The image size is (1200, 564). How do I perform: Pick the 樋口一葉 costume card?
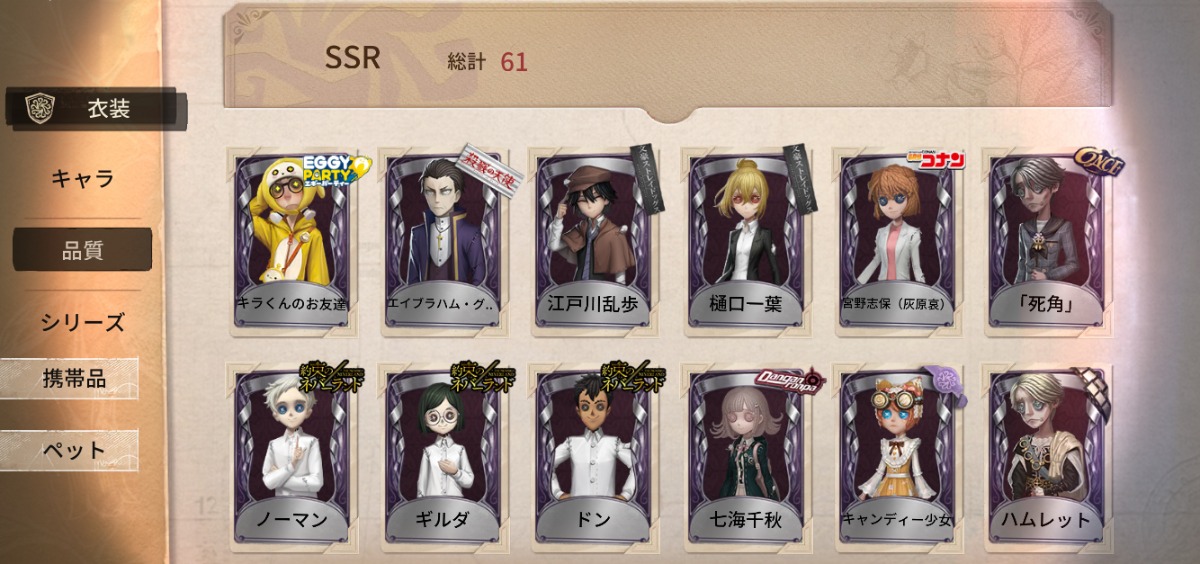tap(745, 240)
